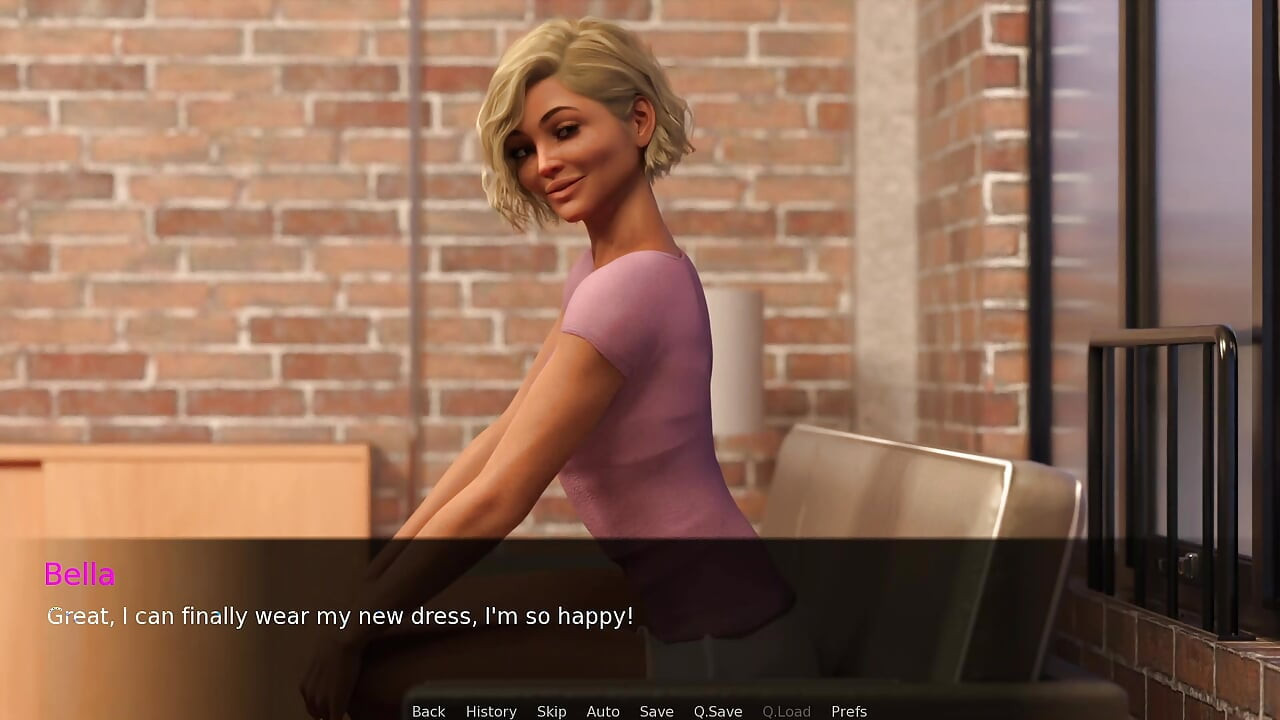Perform a Q.Save quick save
The height and width of the screenshot is (720, 1280).
click(717, 711)
